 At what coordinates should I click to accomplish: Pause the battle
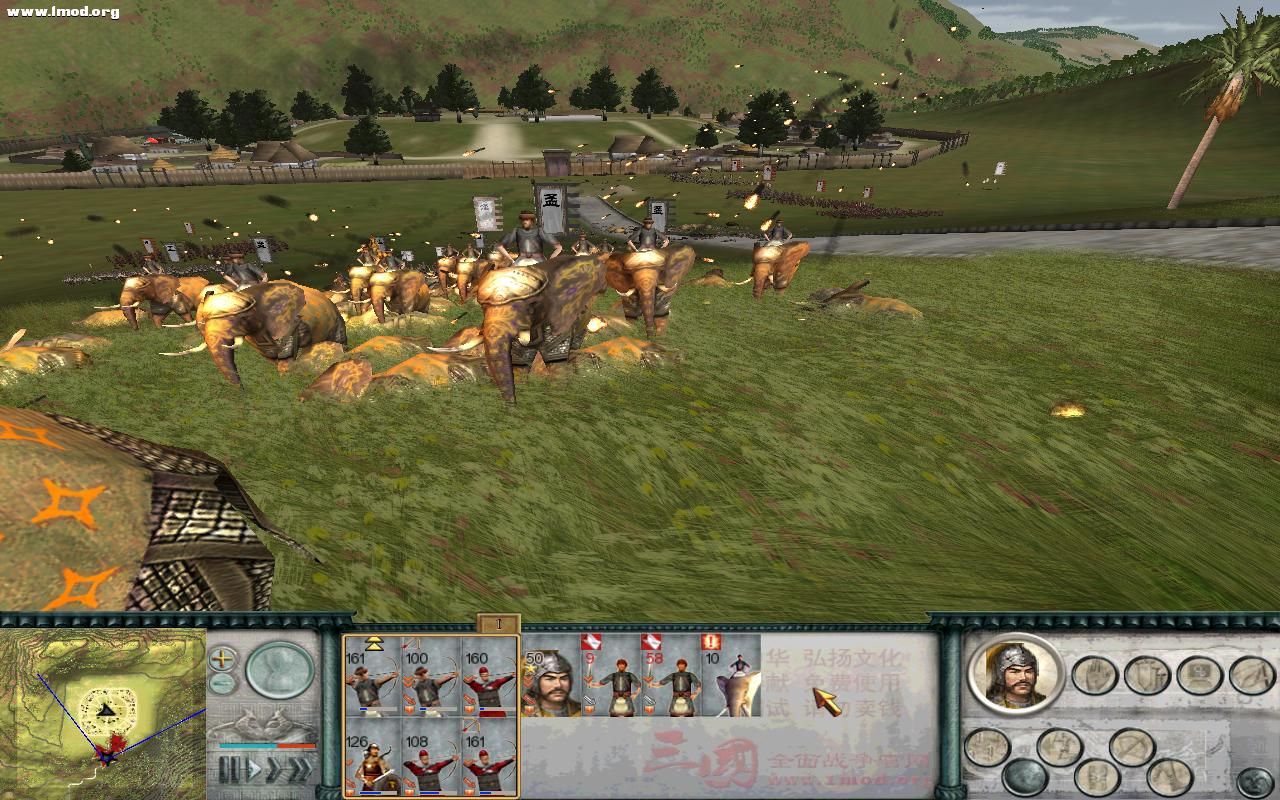coord(231,771)
